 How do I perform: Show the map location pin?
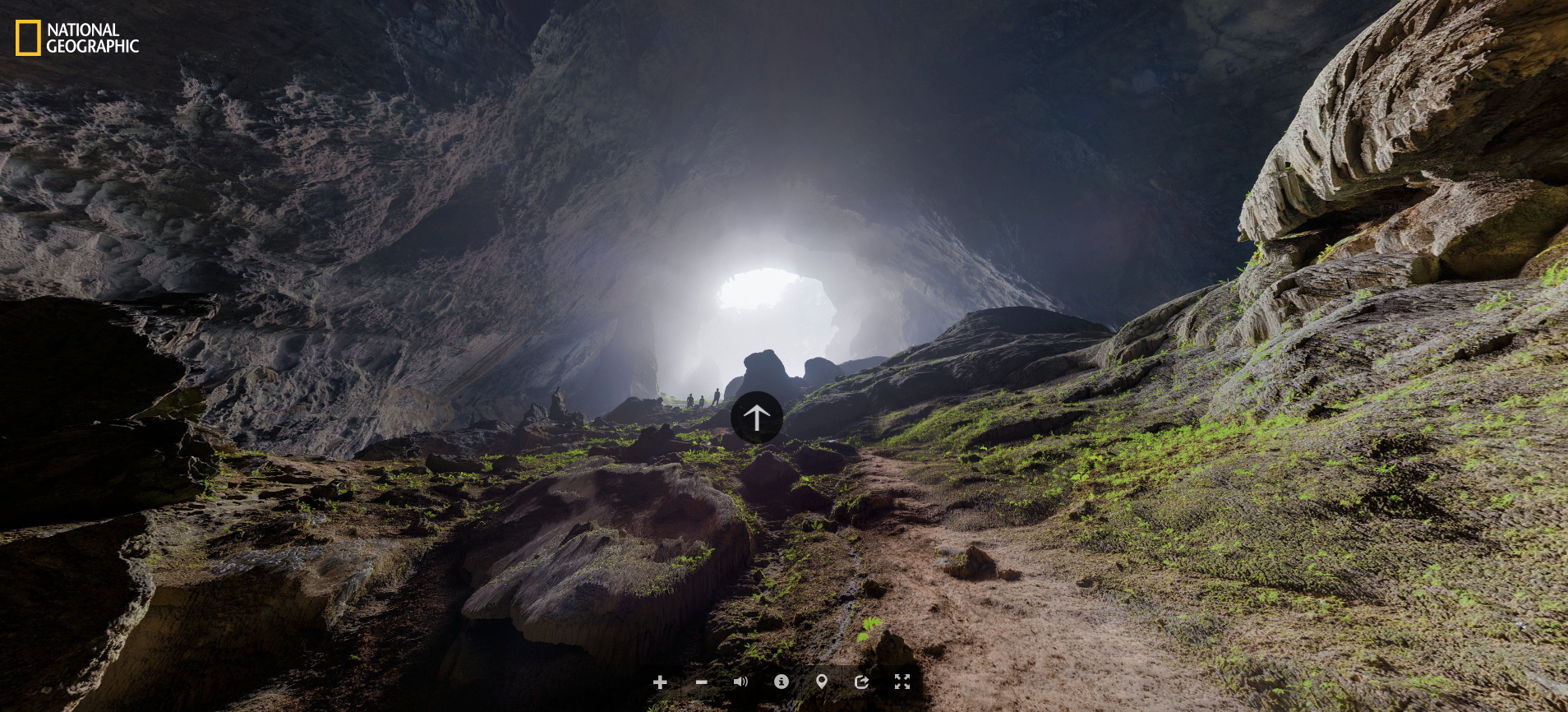[x=821, y=682]
